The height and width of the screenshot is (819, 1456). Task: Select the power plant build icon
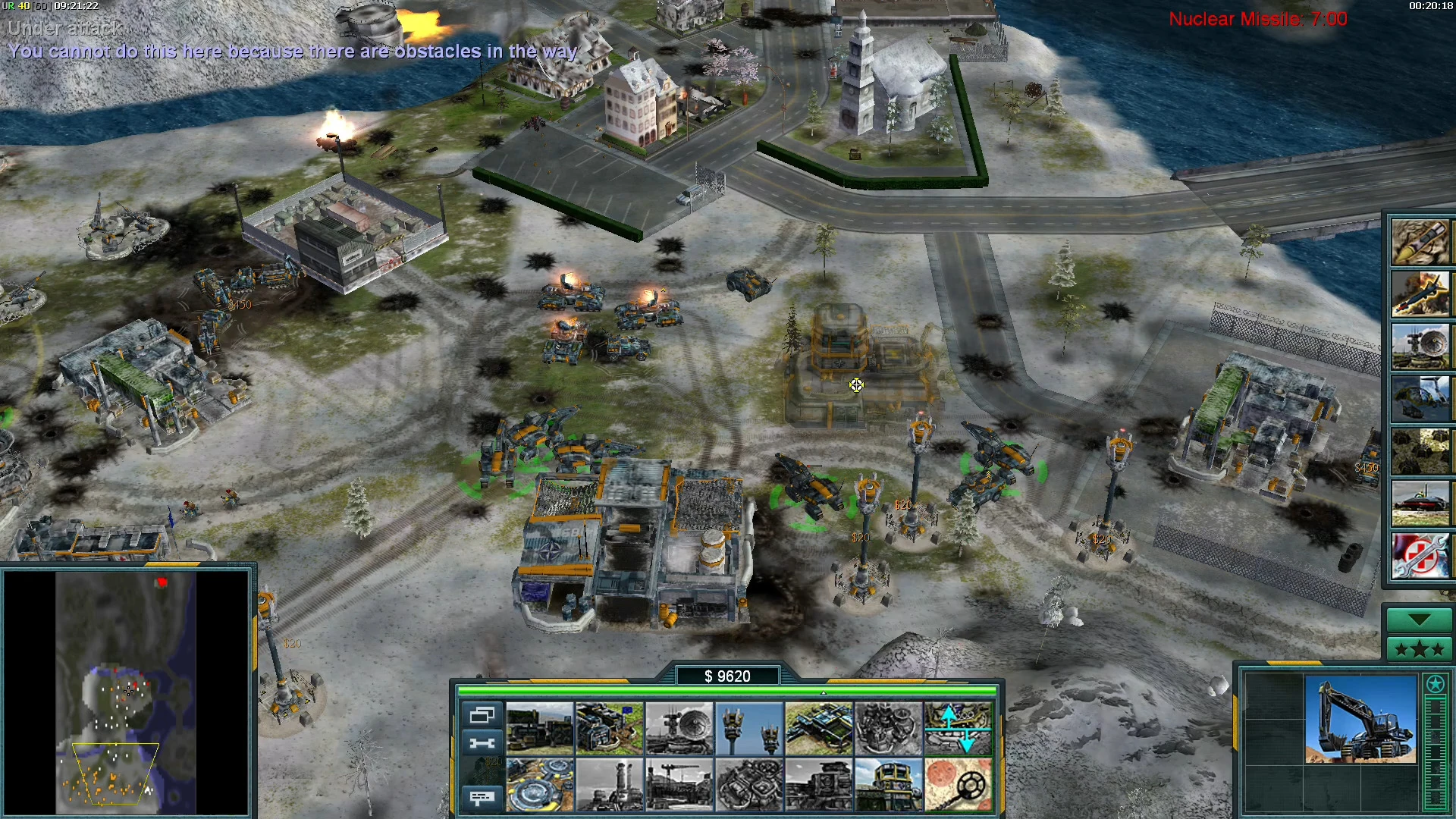coord(540,729)
